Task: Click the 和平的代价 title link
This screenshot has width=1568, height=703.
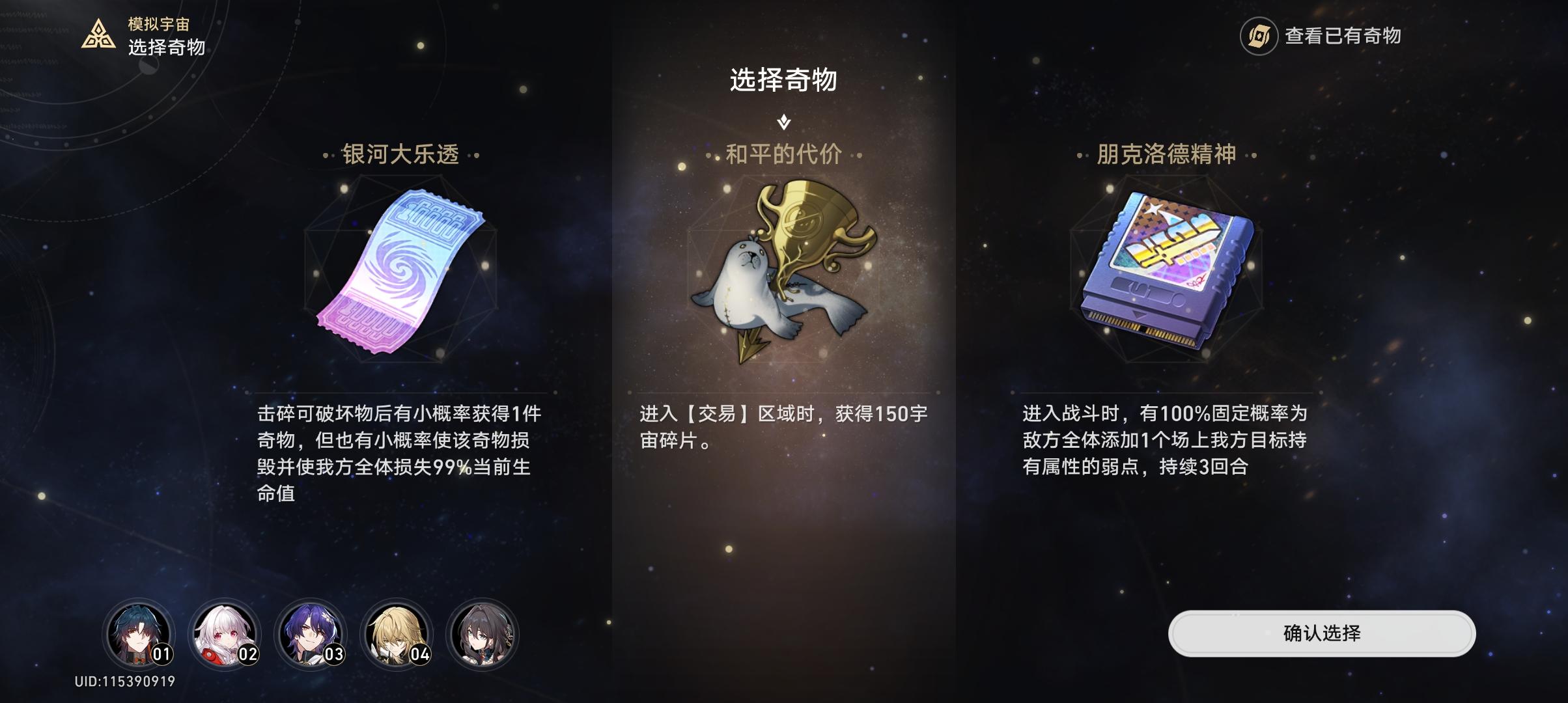Action: click(x=783, y=155)
